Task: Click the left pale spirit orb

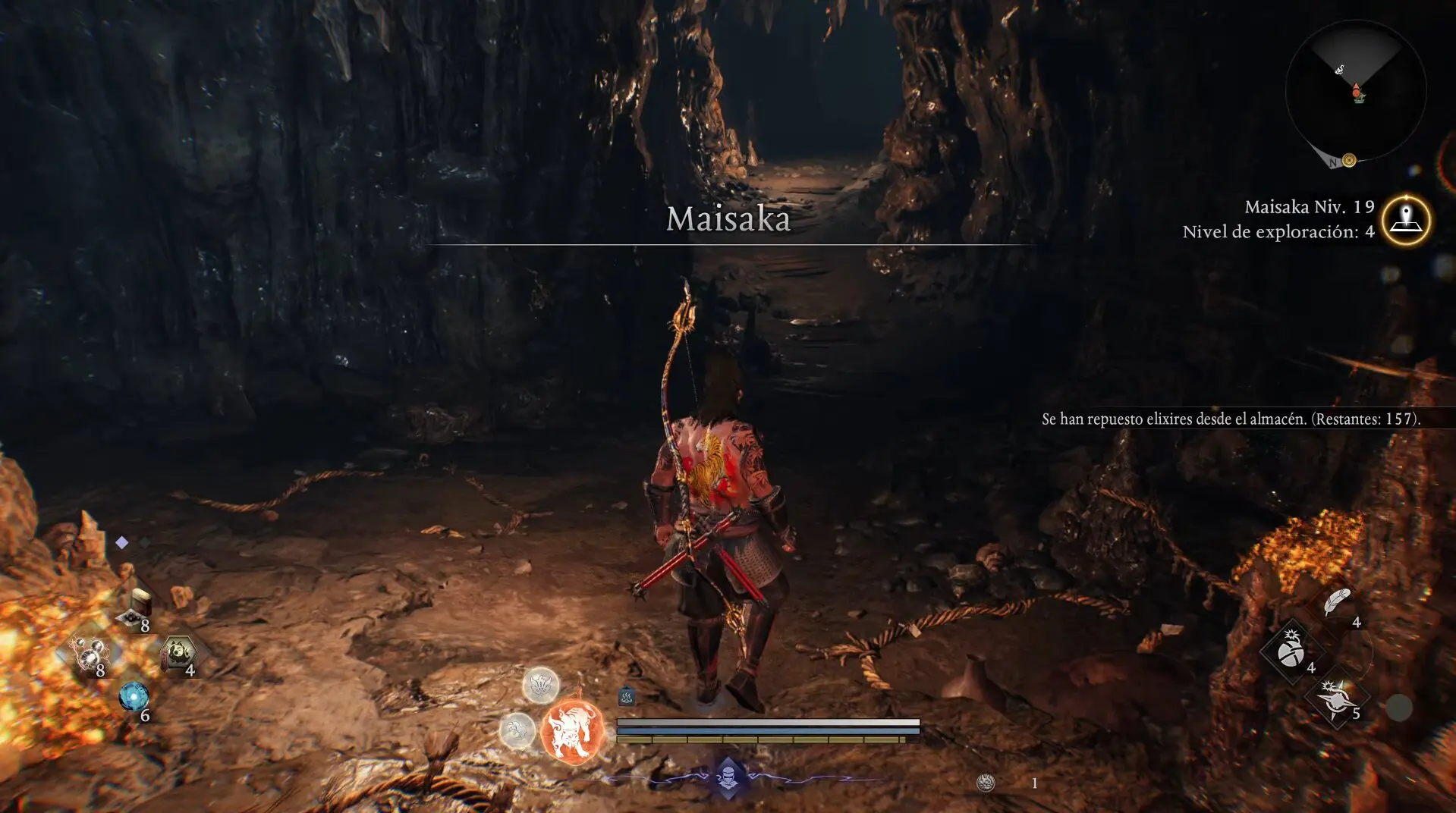Action: pos(517,731)
